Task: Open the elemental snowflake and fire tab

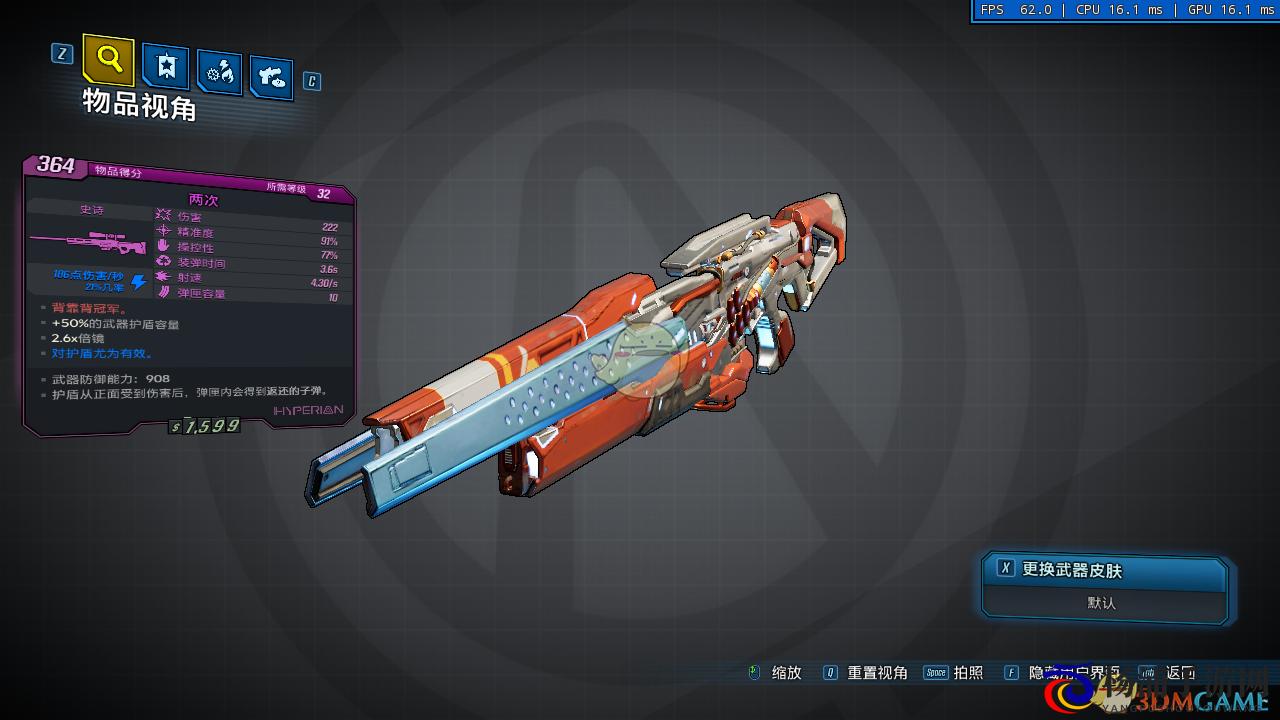Action: coord(219,71)
